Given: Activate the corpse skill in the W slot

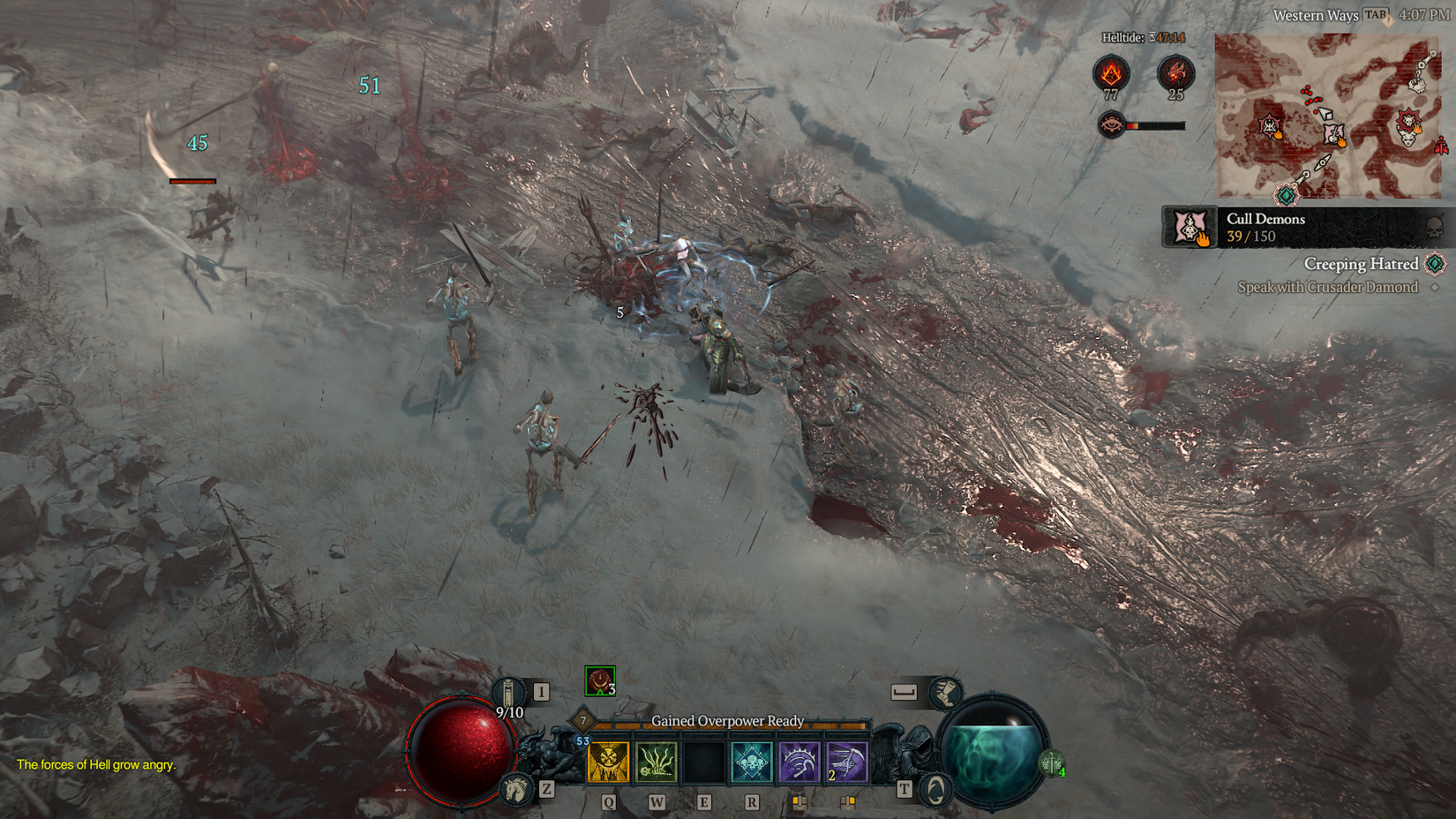Looking at the screenshot, I should 657,763.
